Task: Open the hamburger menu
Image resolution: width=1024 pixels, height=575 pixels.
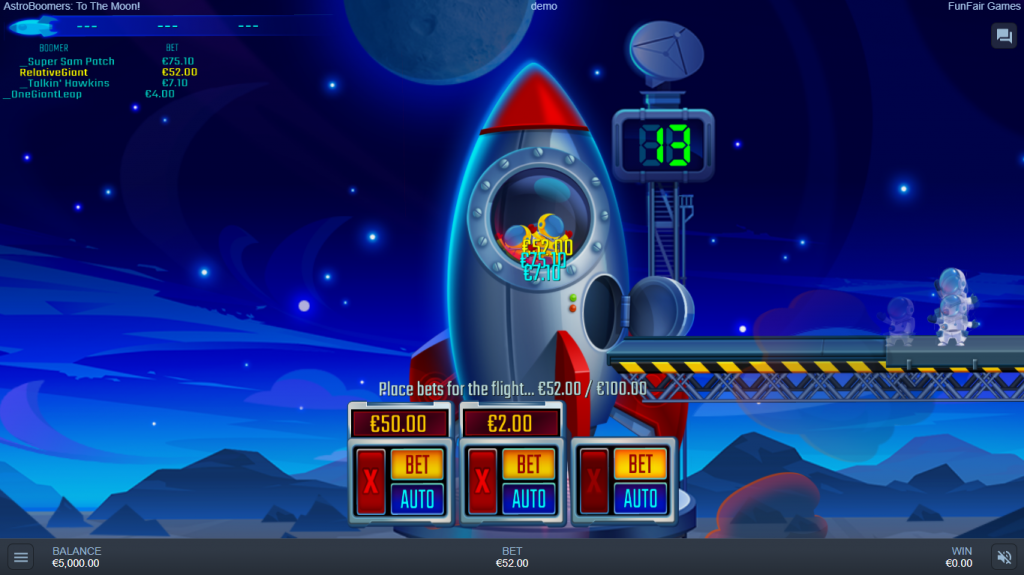Action: point(21,557)
